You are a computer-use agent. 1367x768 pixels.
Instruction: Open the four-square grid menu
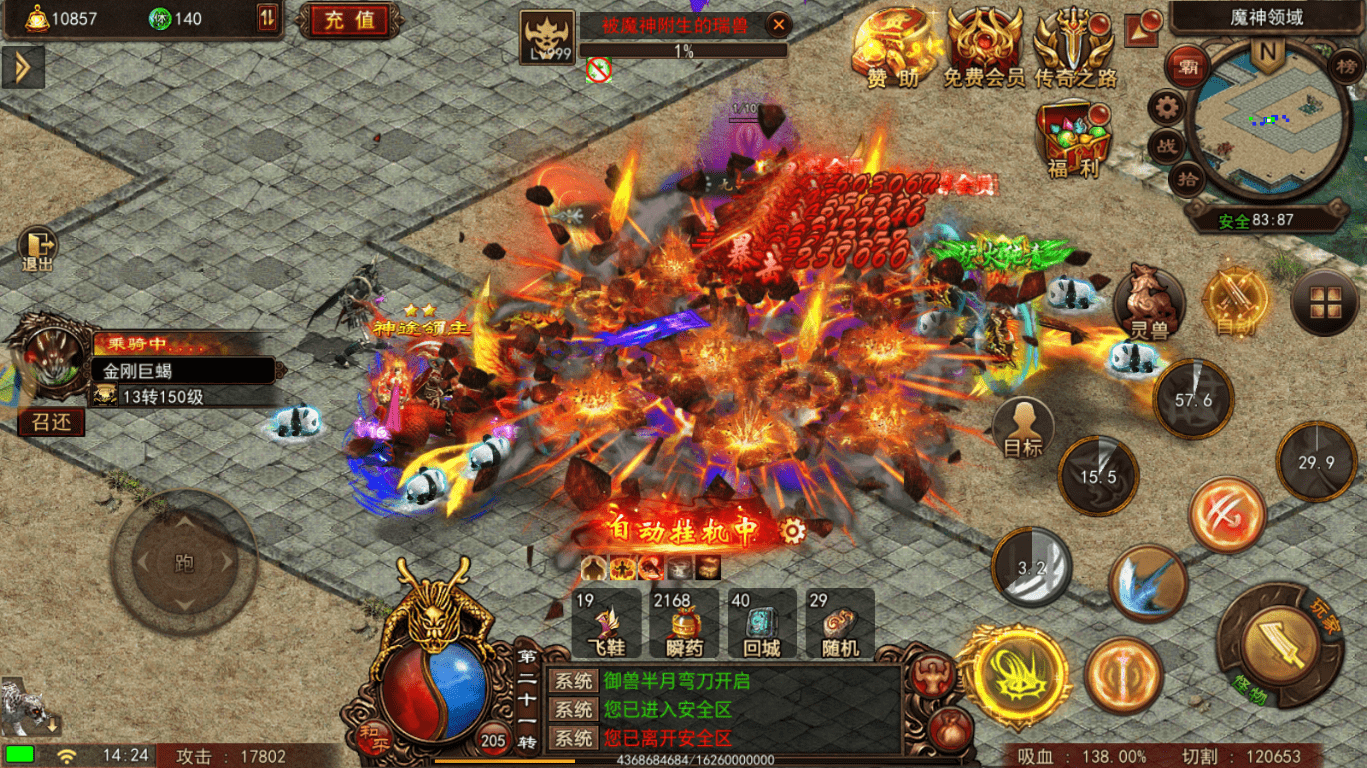pyautogui.click(x=1324, y=301)
